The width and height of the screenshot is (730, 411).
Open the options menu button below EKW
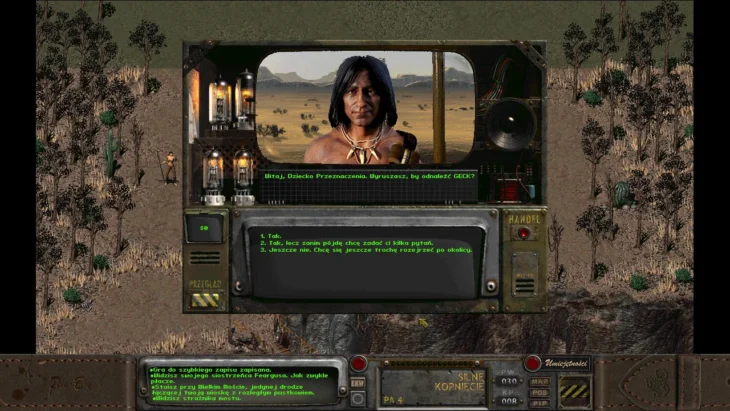358,398
